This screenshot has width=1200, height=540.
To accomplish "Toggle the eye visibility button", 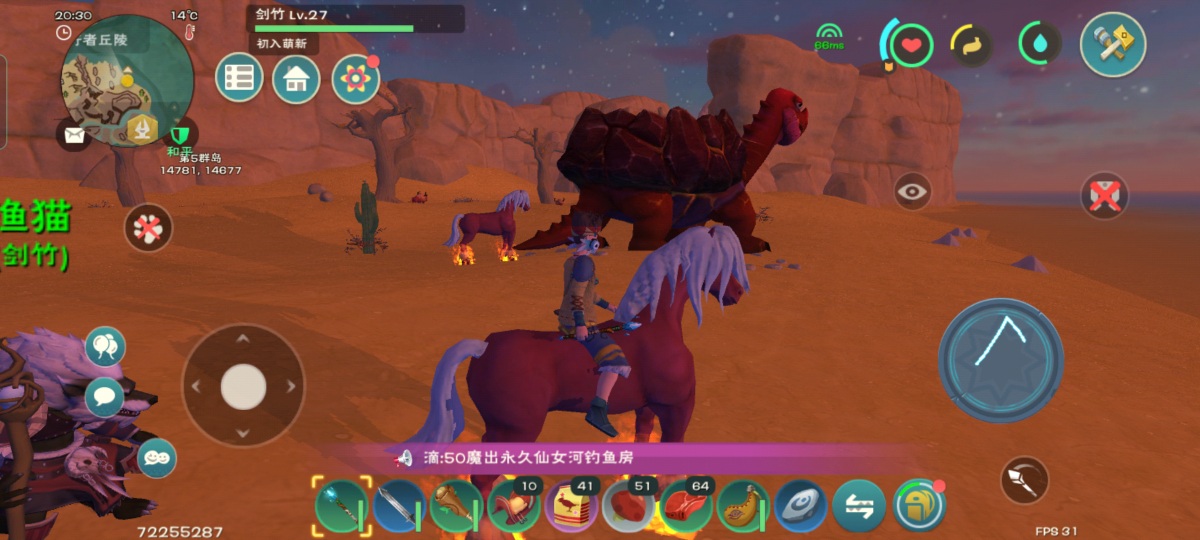I will click(x=912, y=191).
